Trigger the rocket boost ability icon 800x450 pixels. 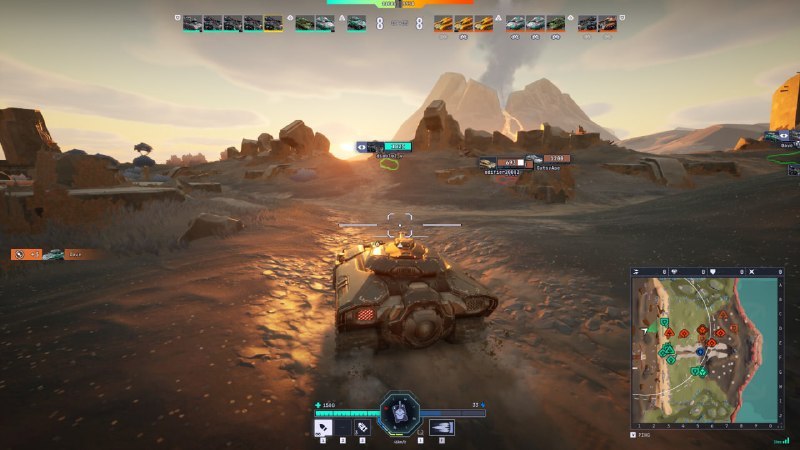click(441, 427)
